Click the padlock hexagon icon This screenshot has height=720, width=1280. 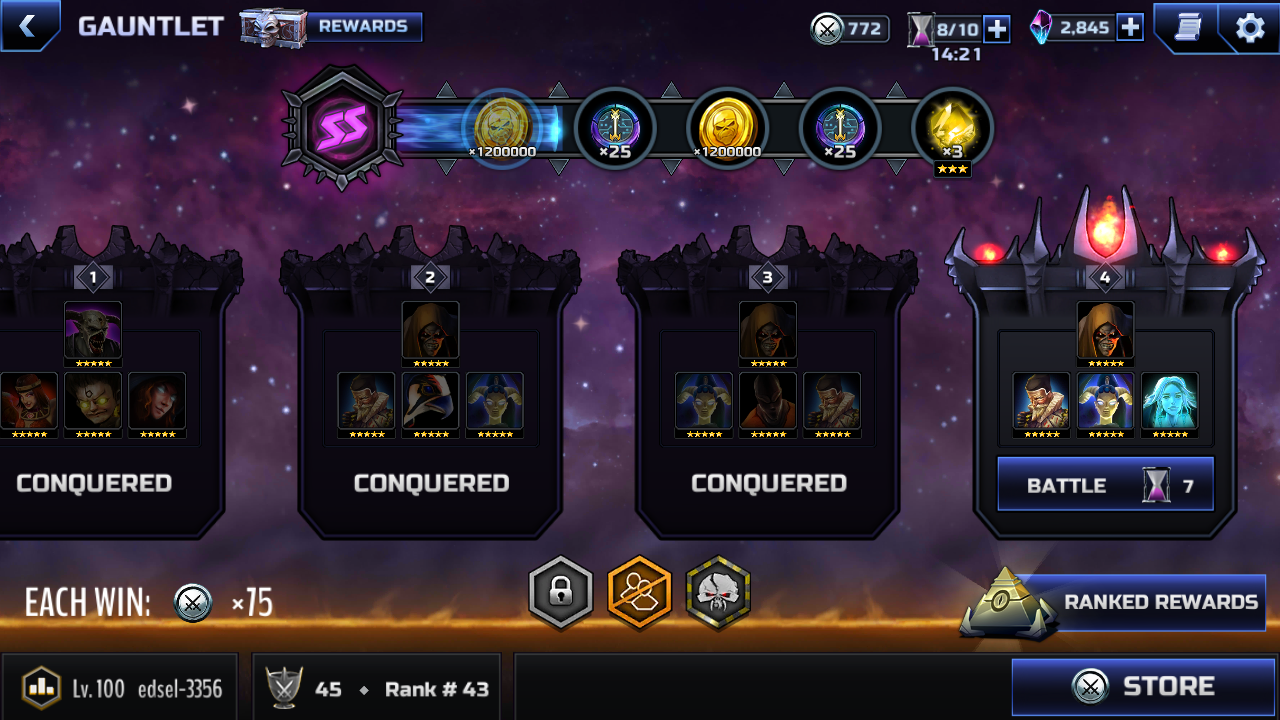[560, 593]
